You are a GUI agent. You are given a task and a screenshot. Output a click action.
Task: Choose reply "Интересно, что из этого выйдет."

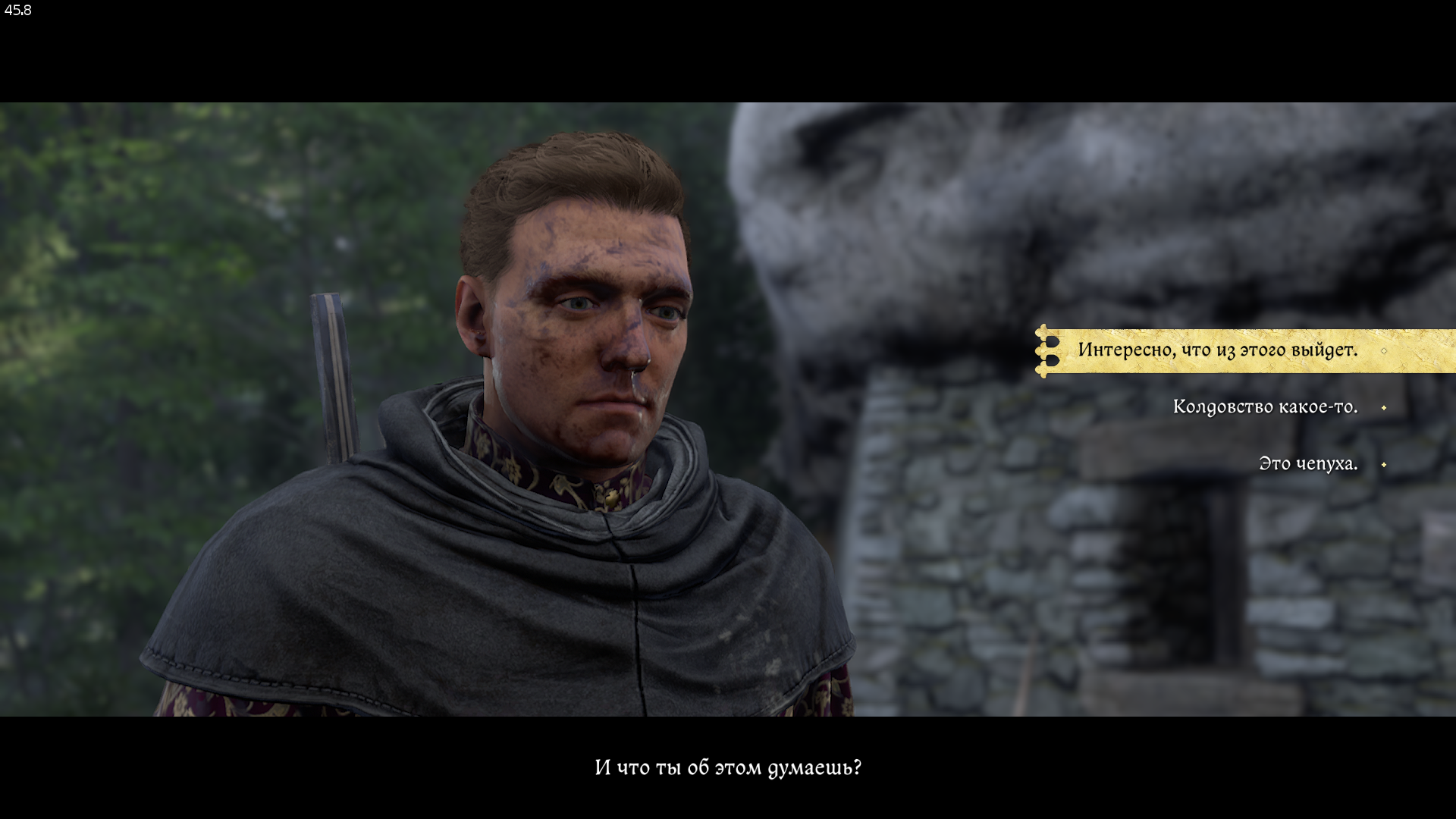pos(1217,350)
